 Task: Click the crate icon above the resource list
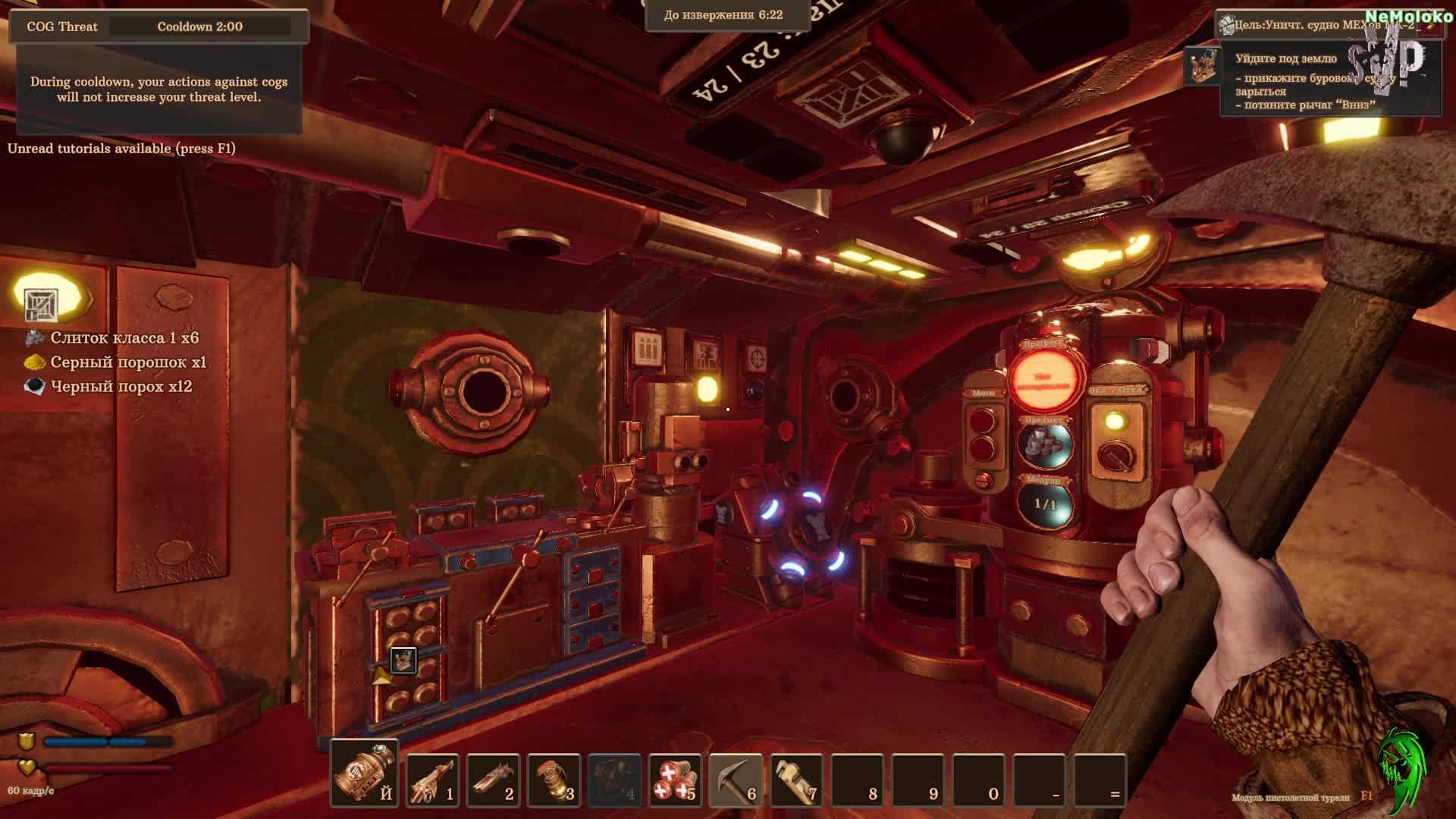pyautogui.click(x=41, y=305)
